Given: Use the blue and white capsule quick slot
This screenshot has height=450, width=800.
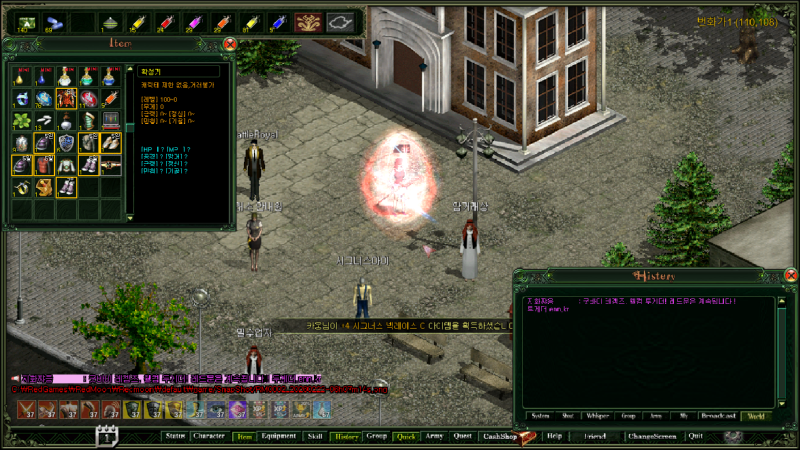Looking at the screenshot, I should [x=54, y=21].
